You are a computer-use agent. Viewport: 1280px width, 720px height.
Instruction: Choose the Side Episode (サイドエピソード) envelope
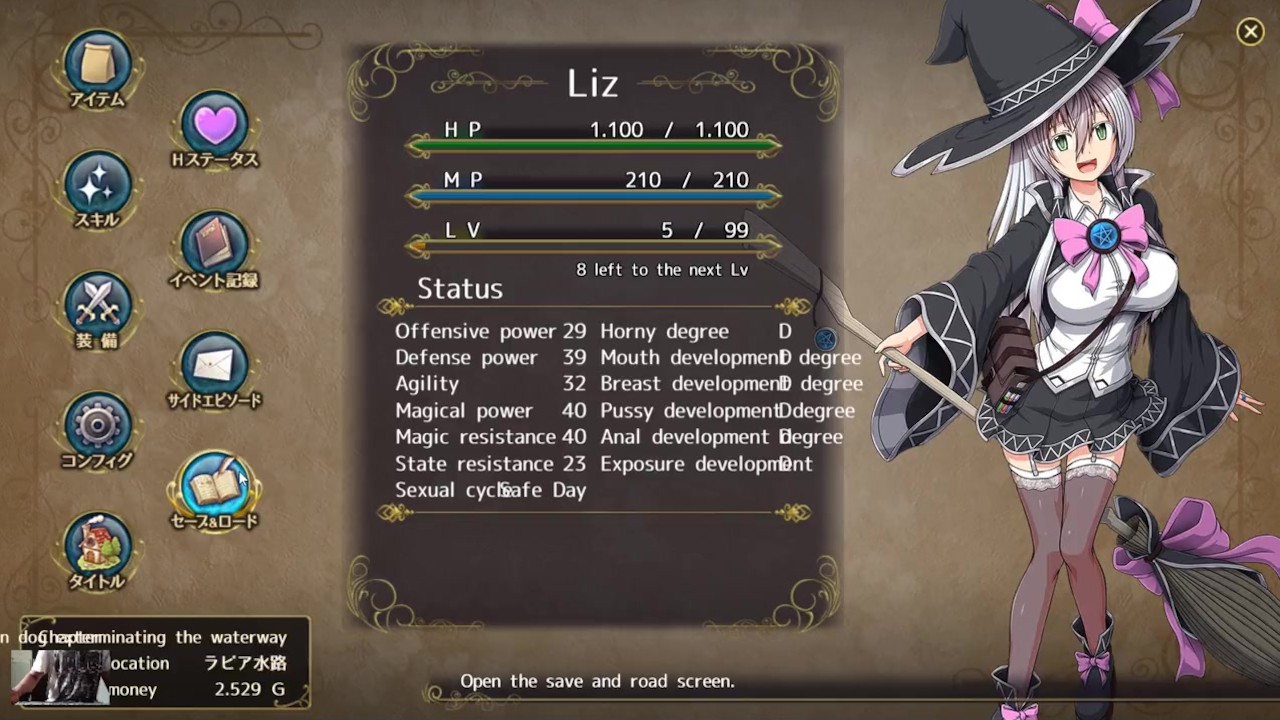pyautogui.click(x=214, y=365)
